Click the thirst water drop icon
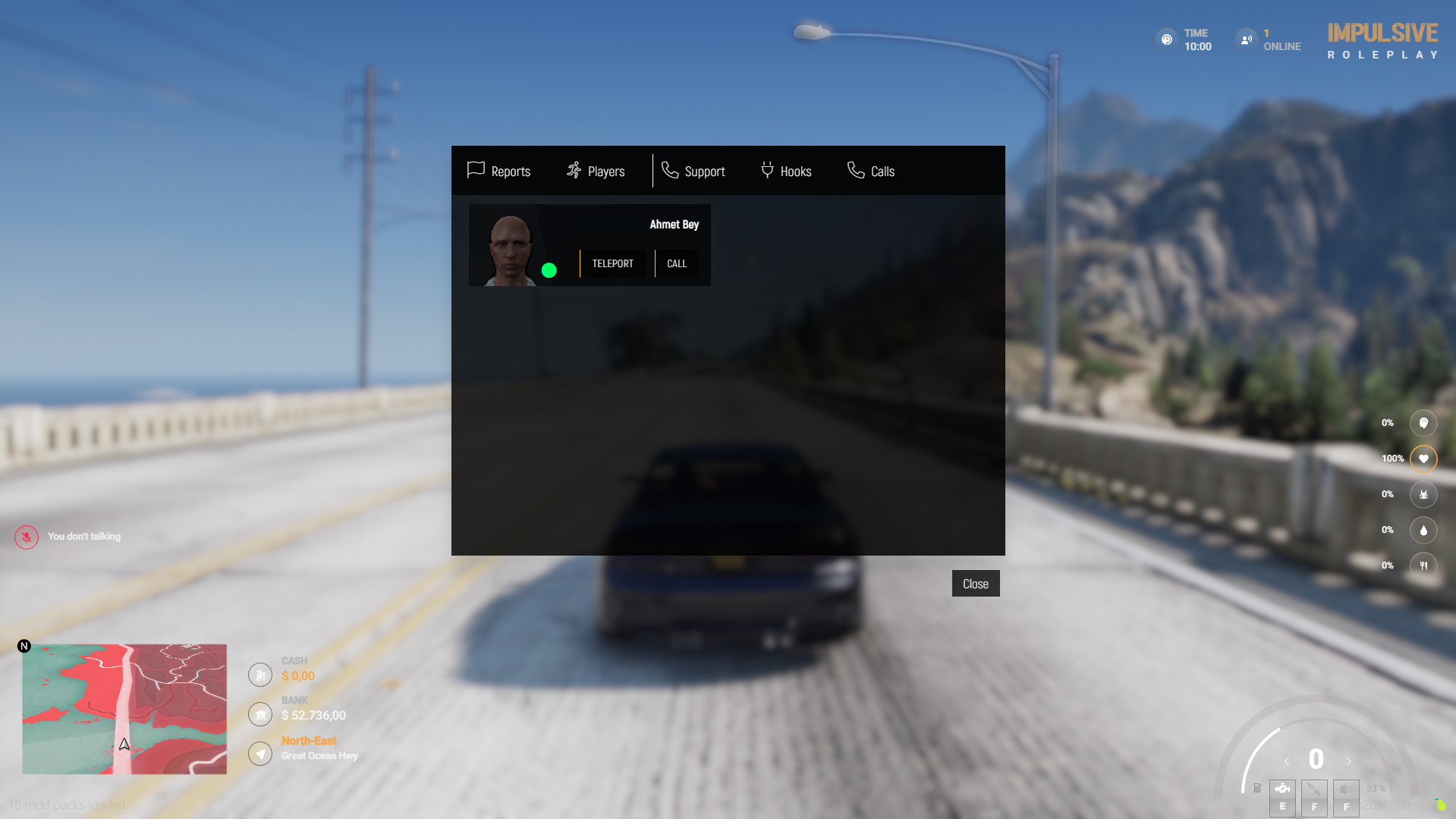The width and height of the screenshot is (1456, 819). pos(1423,530)
